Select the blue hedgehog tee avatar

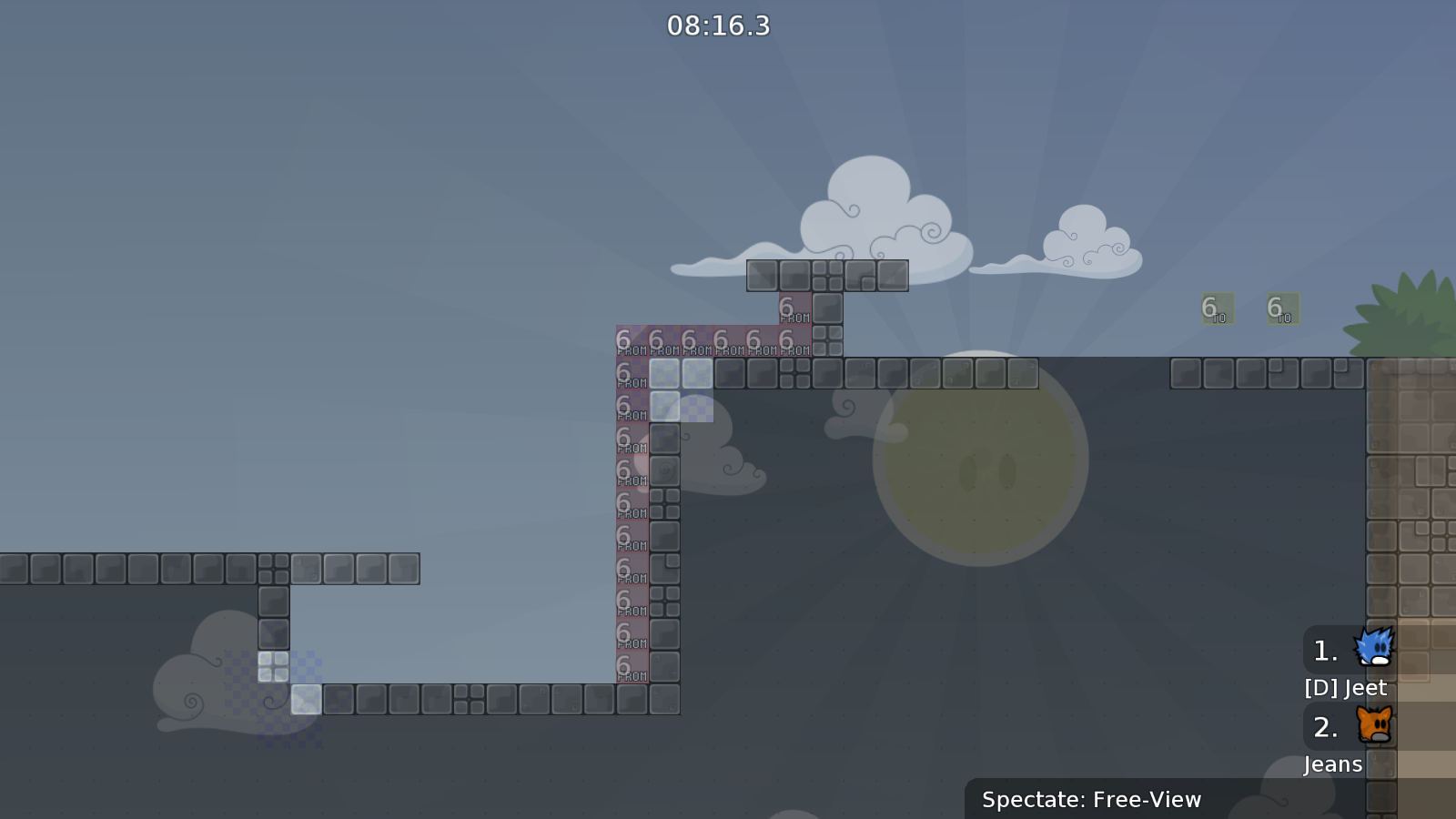[x=1374, y=649]
